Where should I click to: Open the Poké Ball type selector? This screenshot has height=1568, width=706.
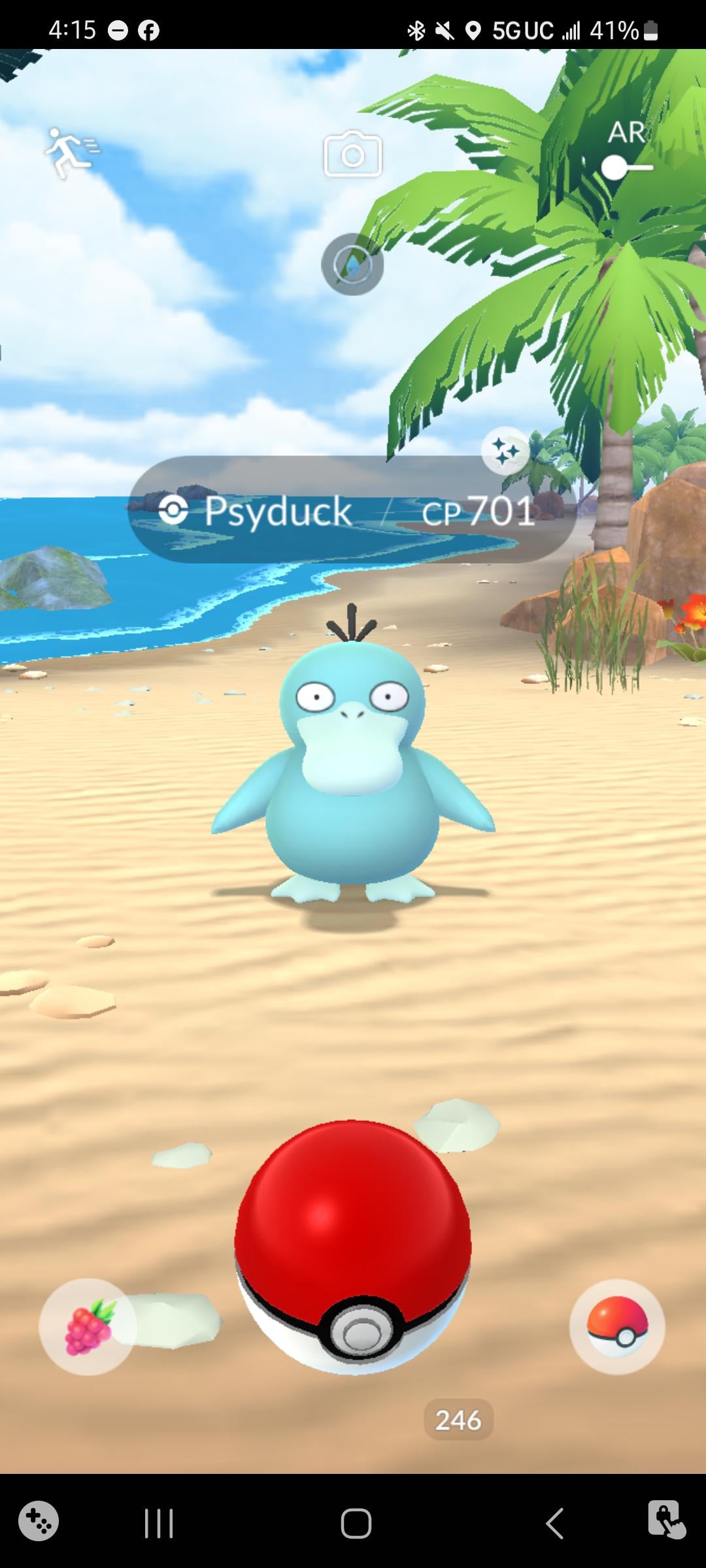pyautogui.click(x=617, y=1328)
